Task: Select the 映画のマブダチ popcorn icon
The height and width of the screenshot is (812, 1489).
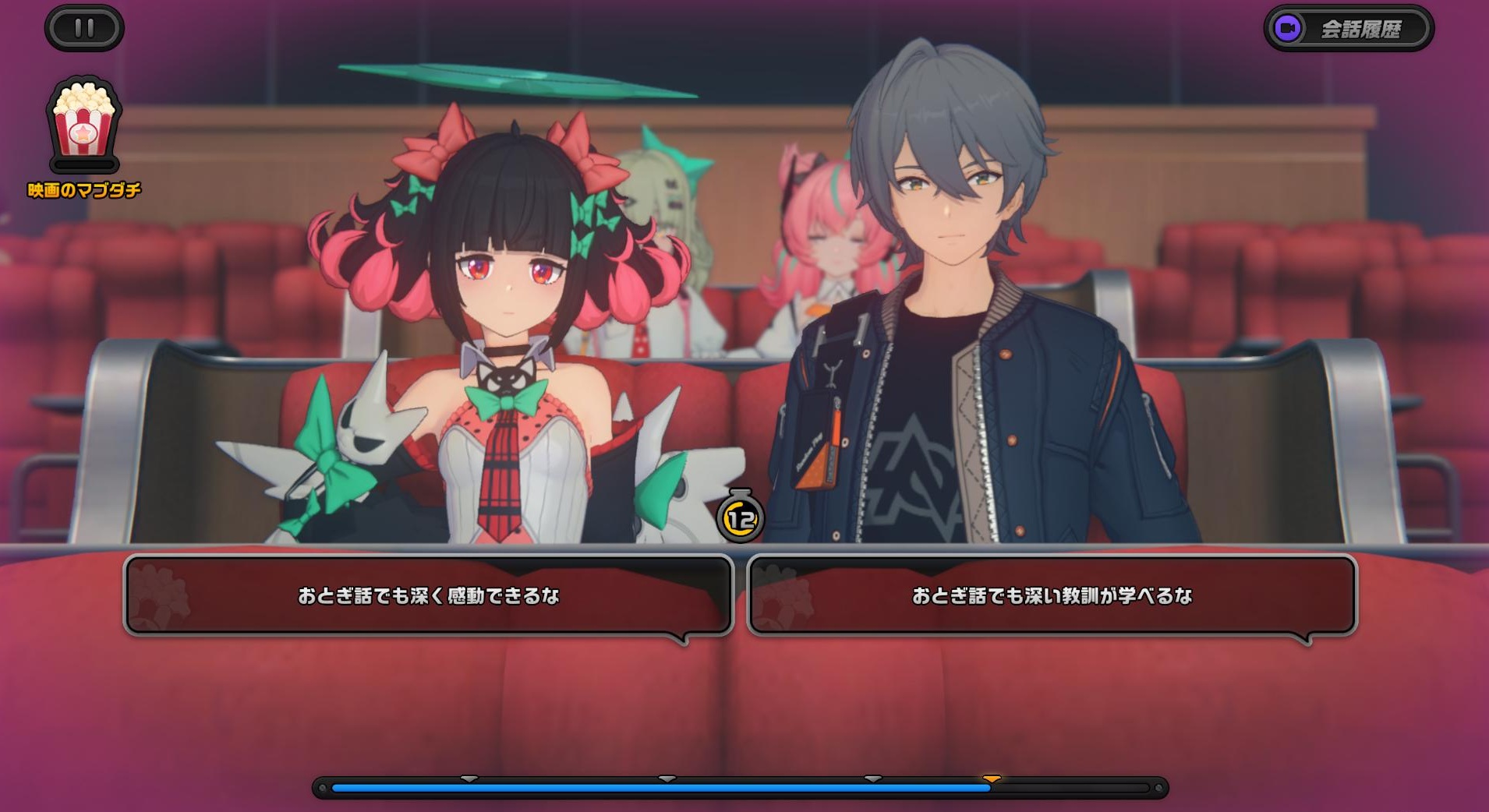Action: [x=84, y=125]
